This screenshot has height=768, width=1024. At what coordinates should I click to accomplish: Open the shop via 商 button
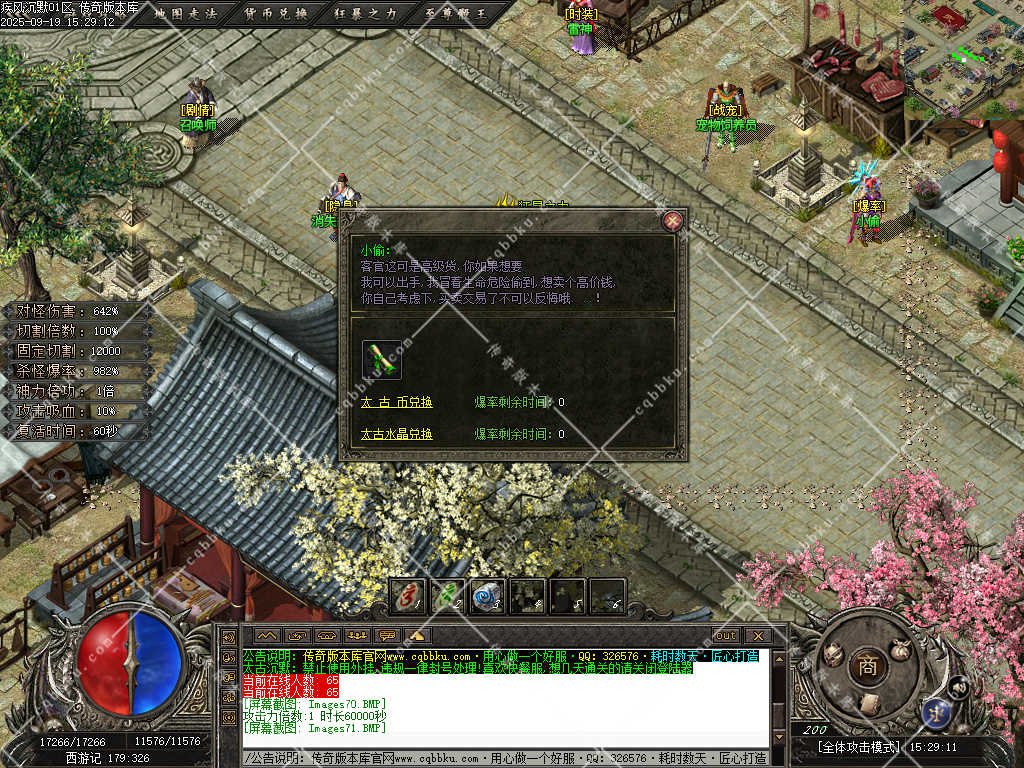tap(866, 667)
